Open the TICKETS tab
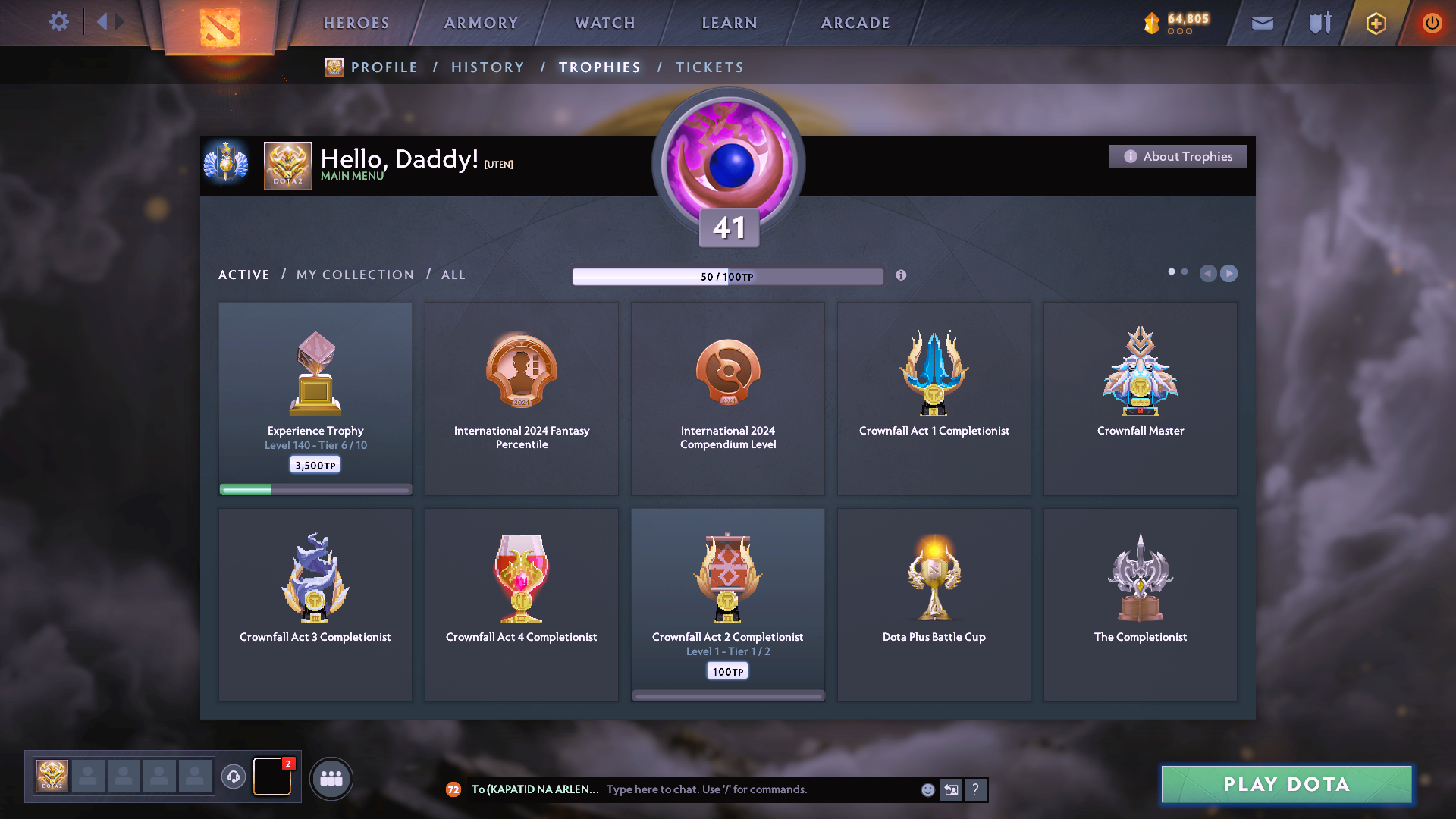The image size is (1456, 819). point(709,67)
